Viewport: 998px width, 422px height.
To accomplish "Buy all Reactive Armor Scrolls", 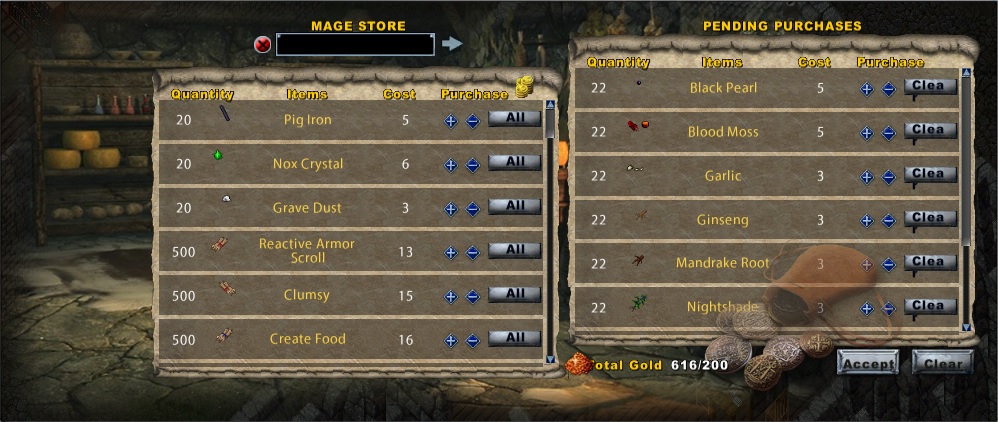I will click(x=514, y=250).
